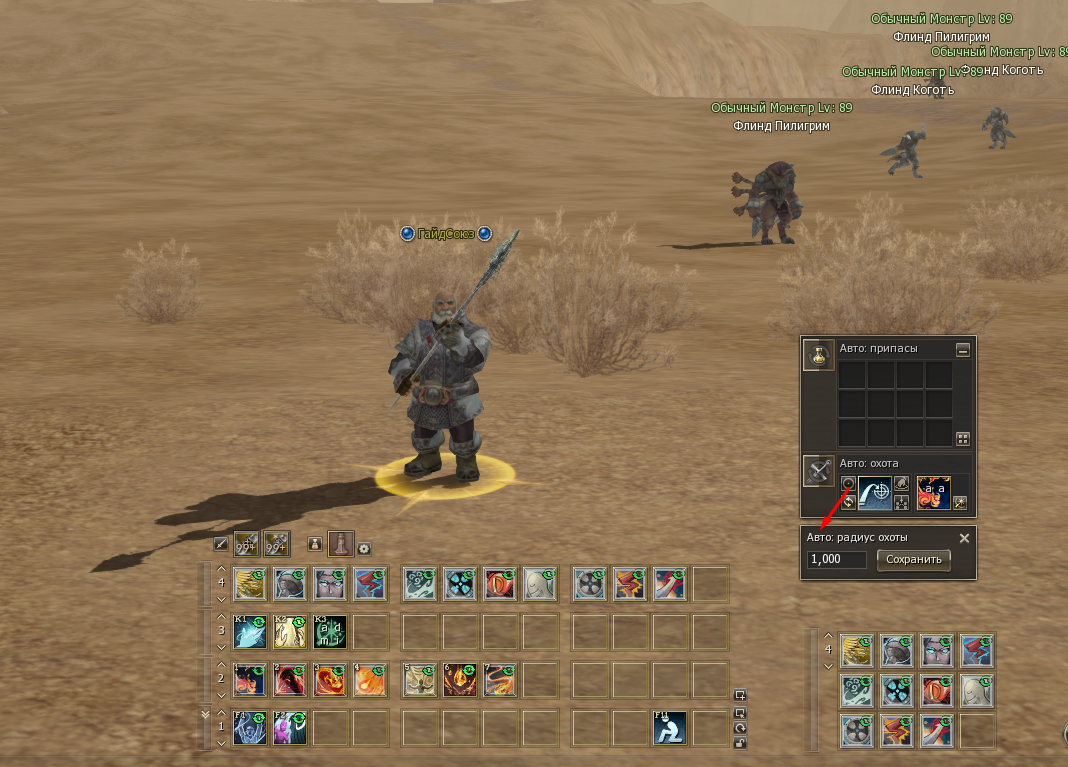Select the hunt radius field showing 1,000

[837, 559]
